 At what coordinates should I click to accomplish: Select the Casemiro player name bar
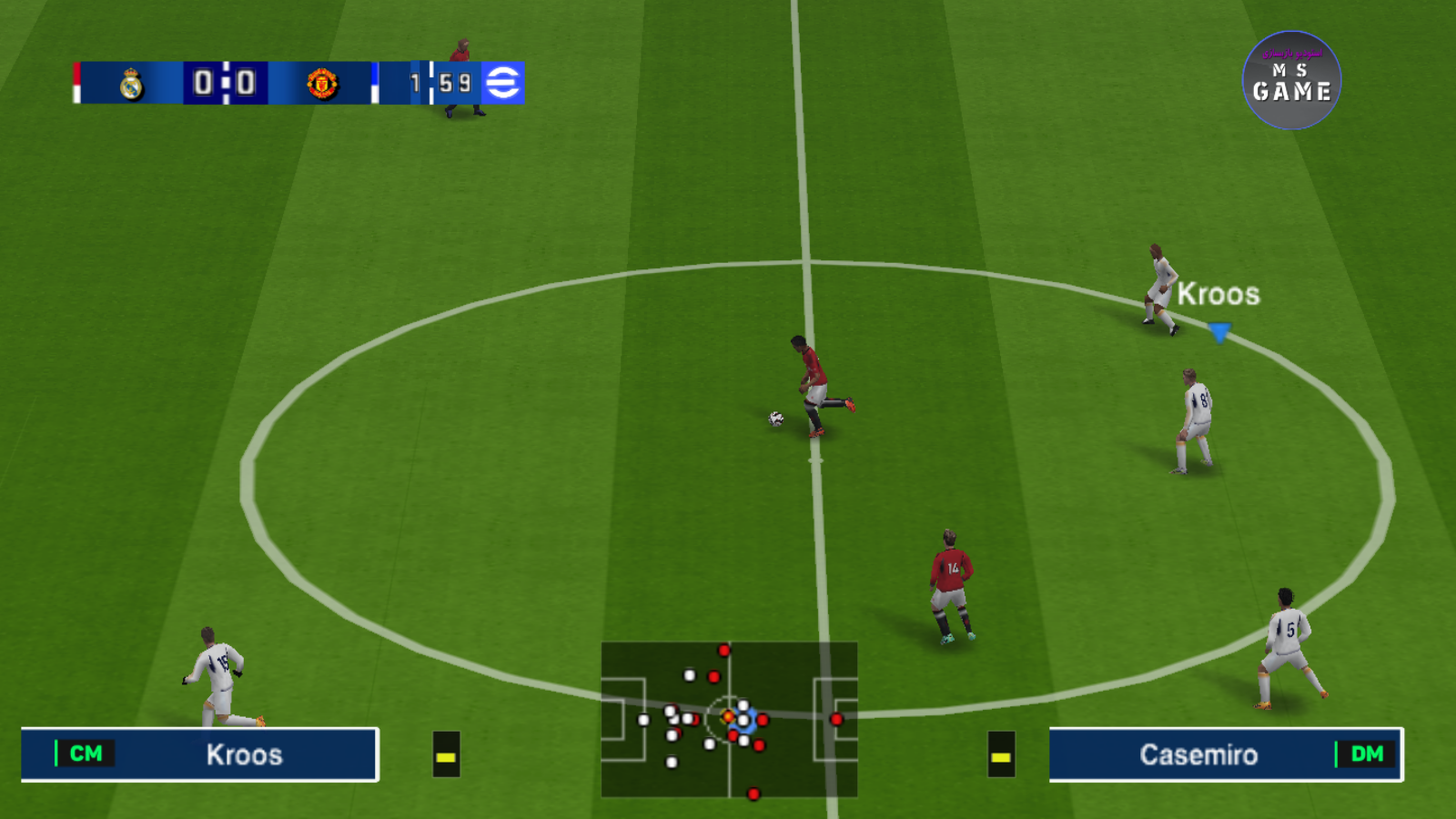[x=1198, y=754]
